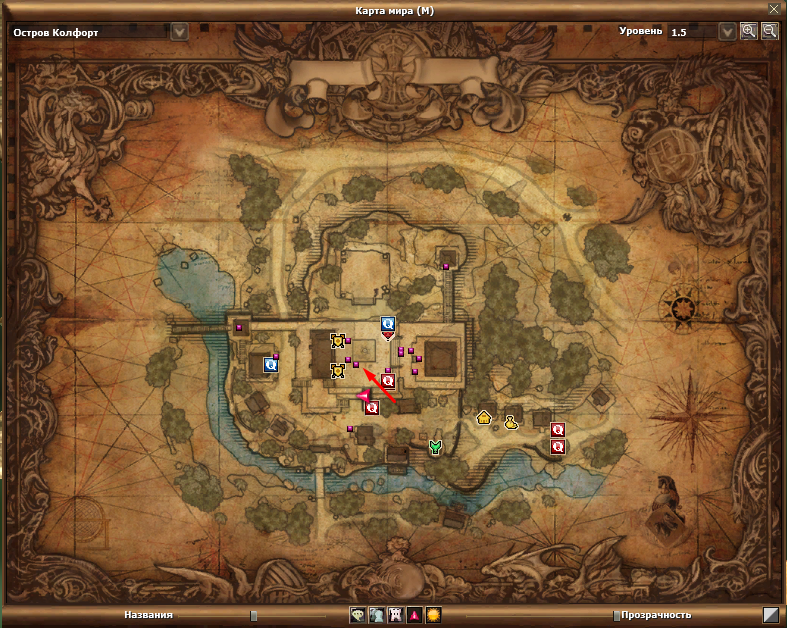Toggle the yellow sun filter icon
The image size is (787, 628).
tap(433, 615)
